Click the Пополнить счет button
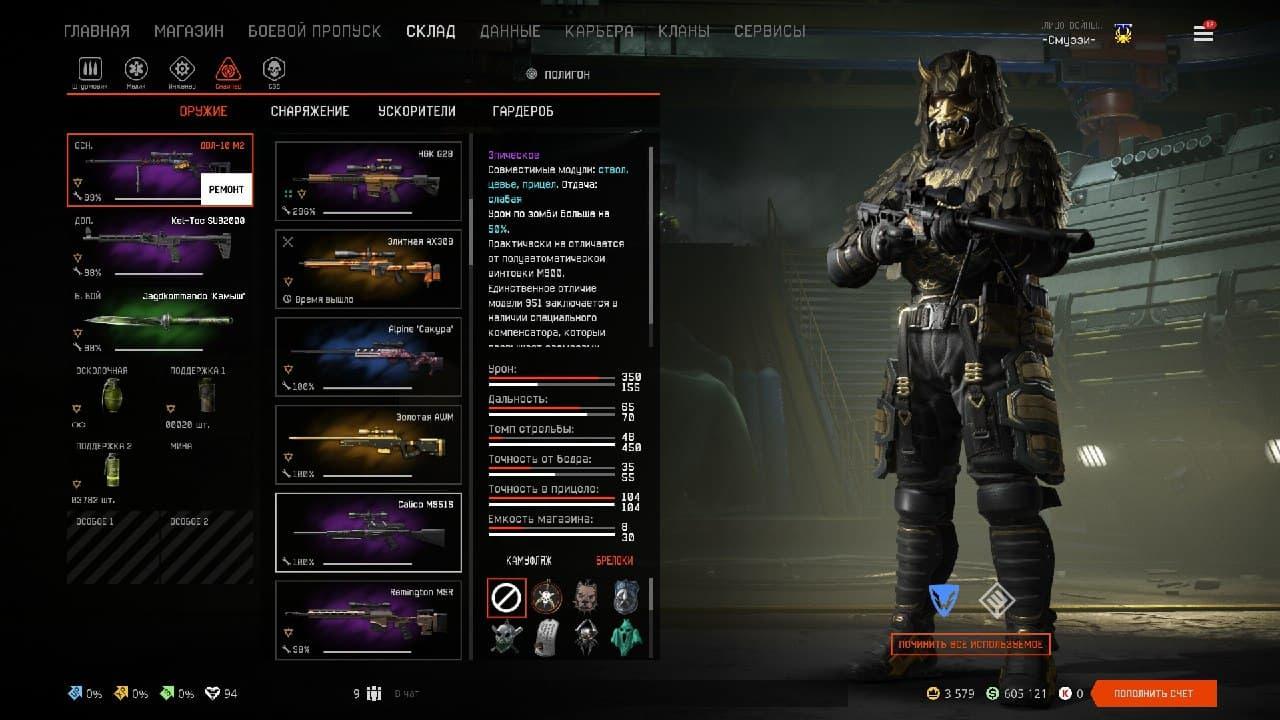1280x720 pixels. click(x=1153, y=693)
